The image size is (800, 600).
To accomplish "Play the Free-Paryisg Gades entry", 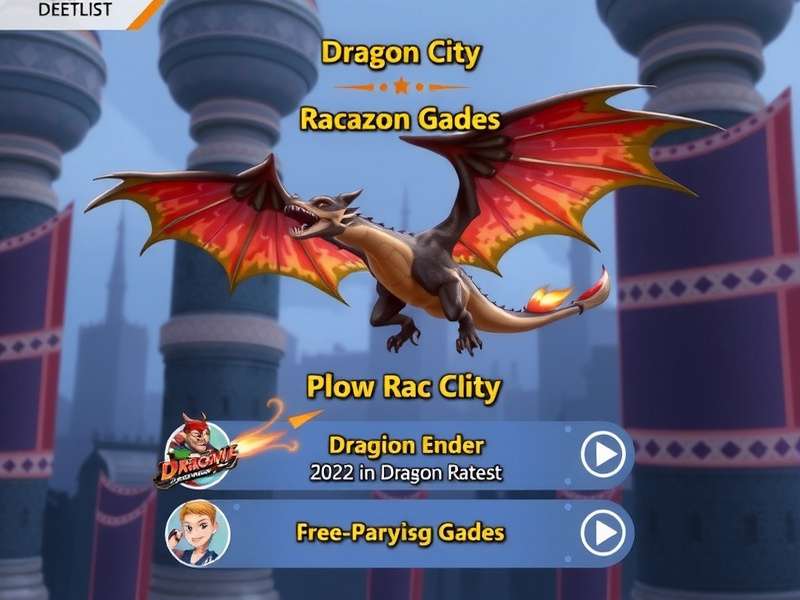I will 604,534.
